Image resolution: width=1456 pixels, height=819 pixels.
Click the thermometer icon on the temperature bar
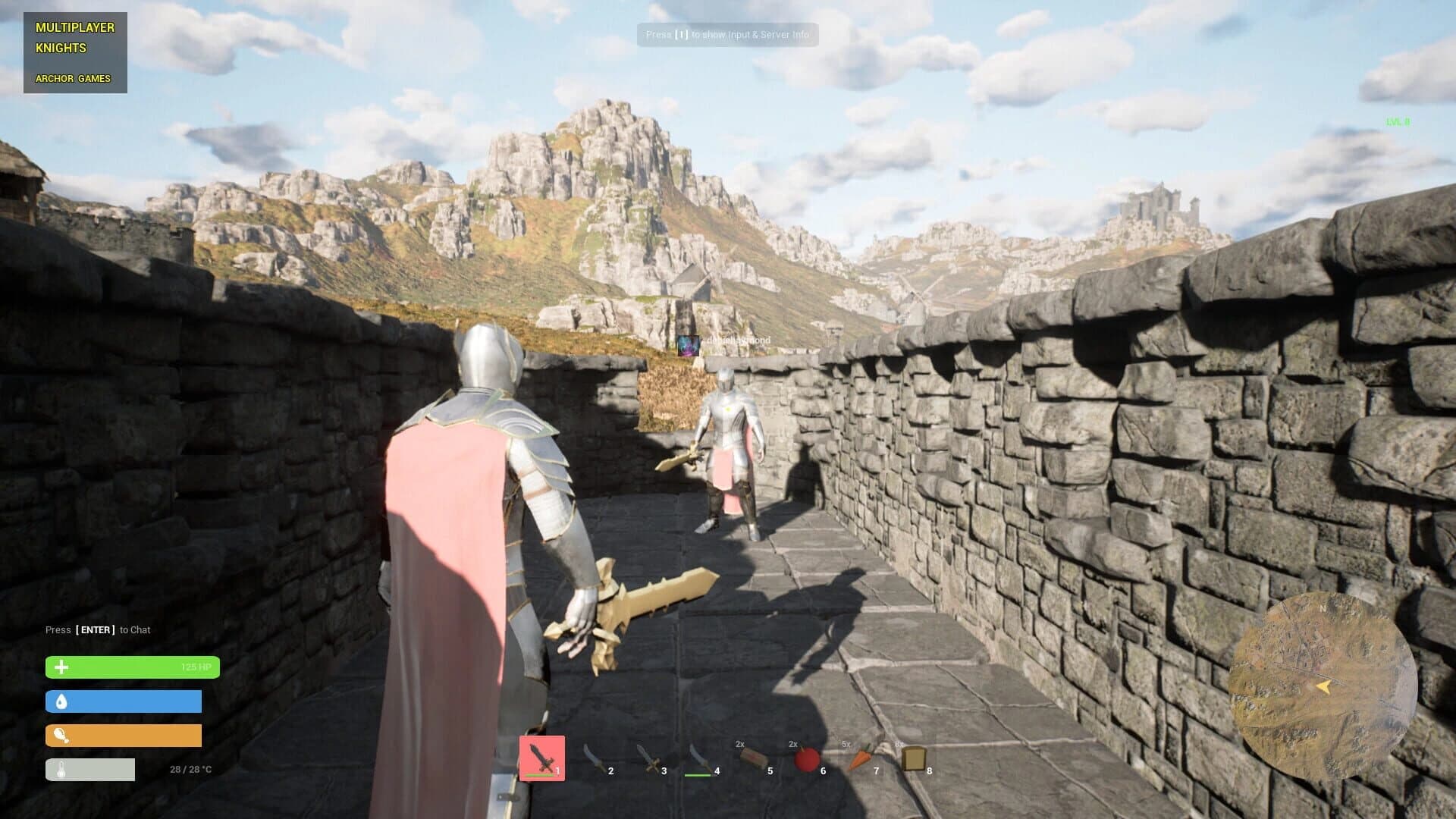click(62, 768)
